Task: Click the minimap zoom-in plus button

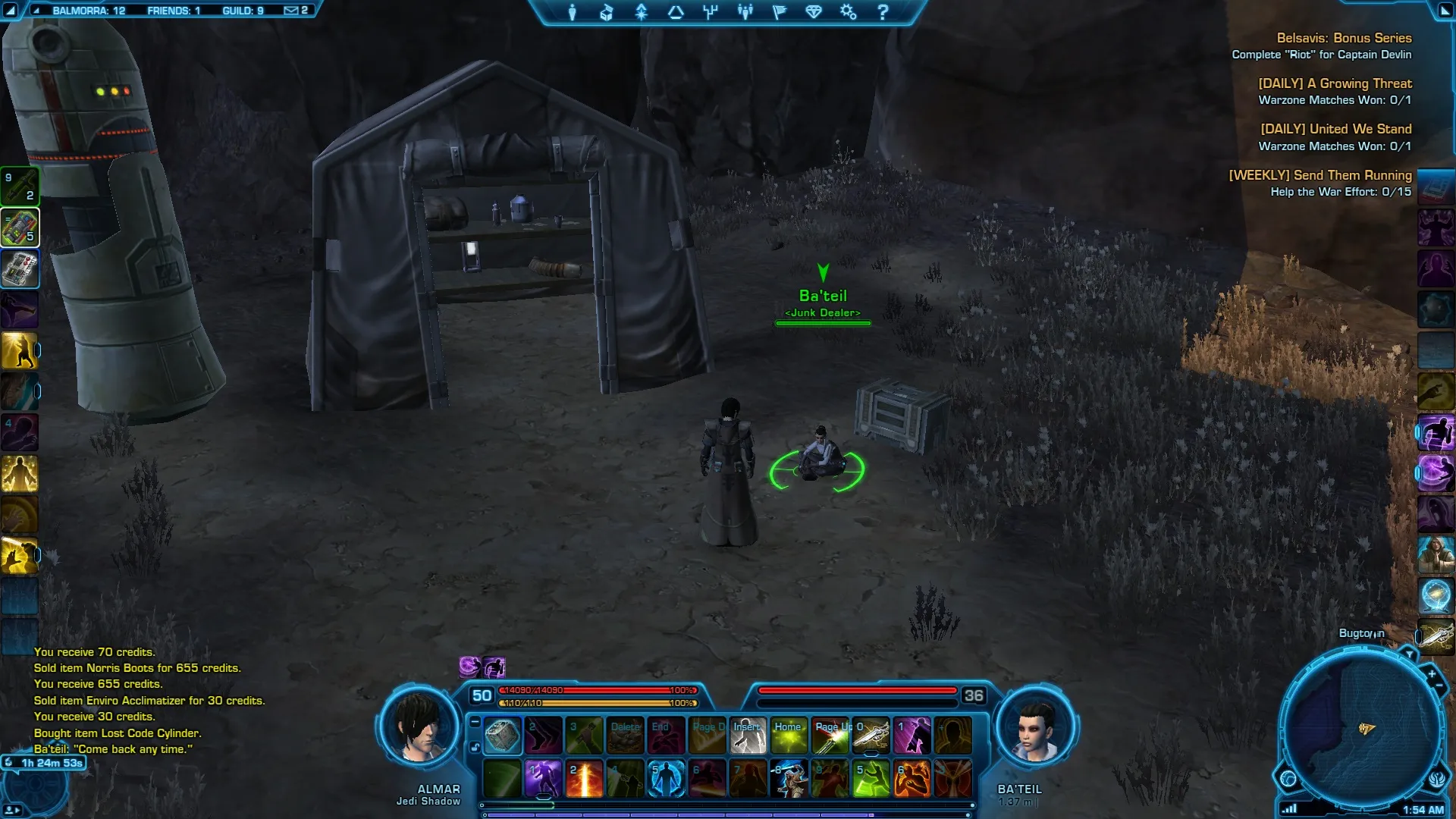Action: pyautogui.click(x=1432, y=673)
